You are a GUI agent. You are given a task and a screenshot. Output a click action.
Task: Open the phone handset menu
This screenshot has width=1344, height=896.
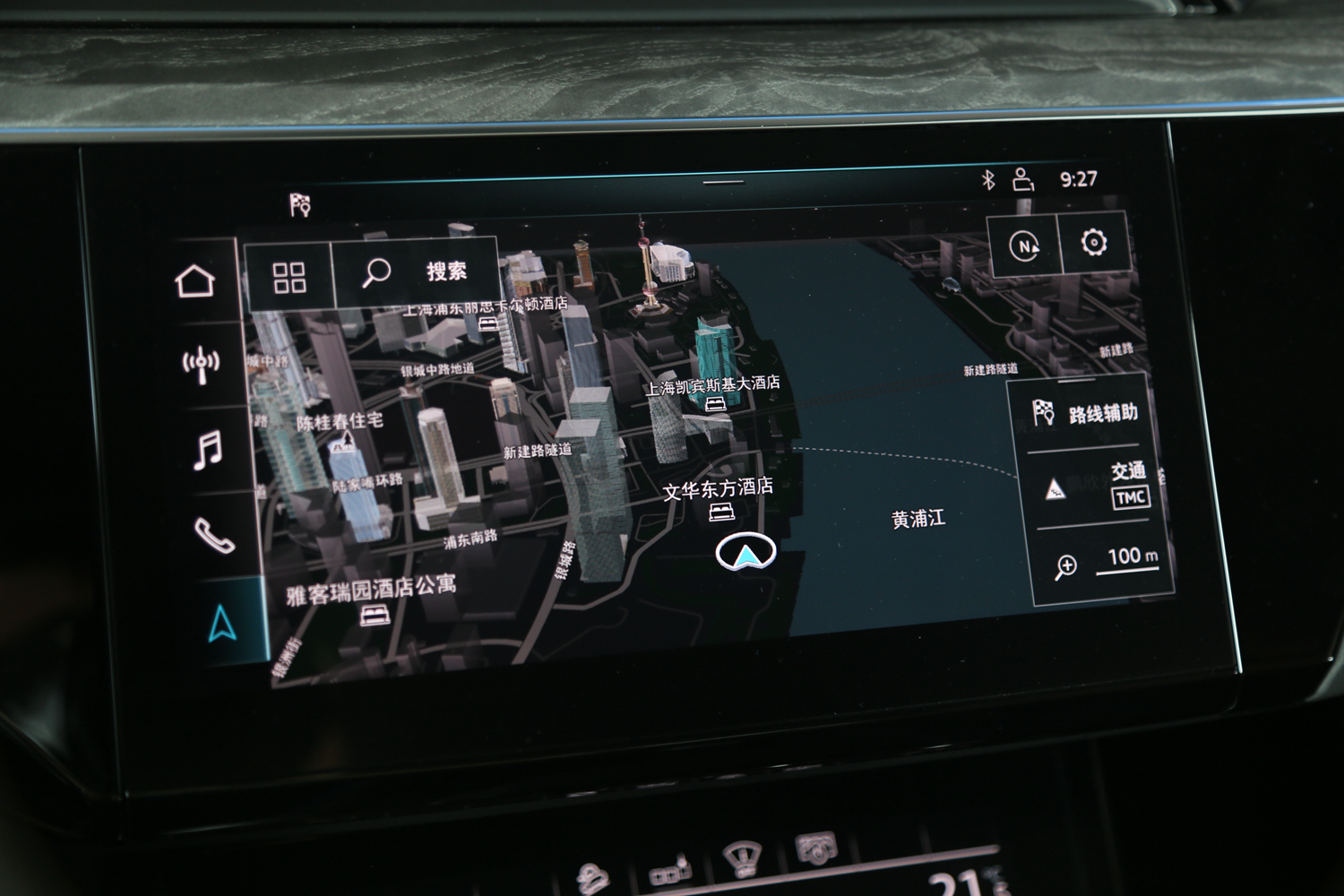215,536
